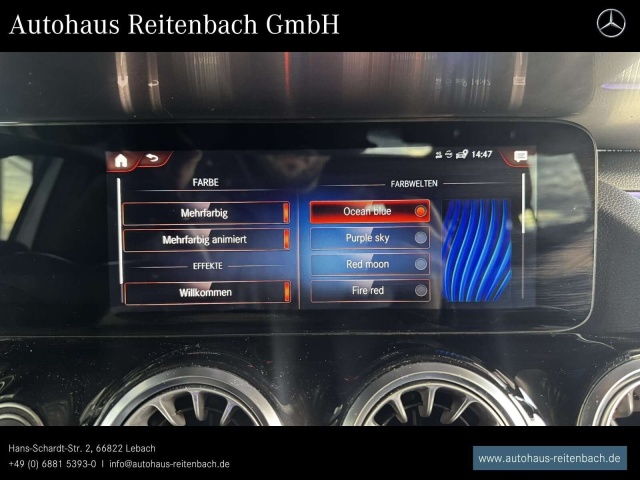This screenshot has height=480, width=640.
Task: Choose the Purple sky color world
Action: [369, 238]
